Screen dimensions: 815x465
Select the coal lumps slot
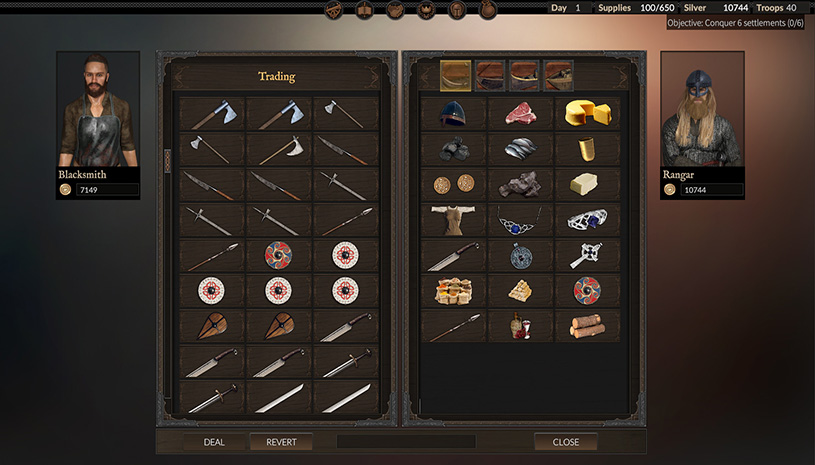tap(453, 148)
